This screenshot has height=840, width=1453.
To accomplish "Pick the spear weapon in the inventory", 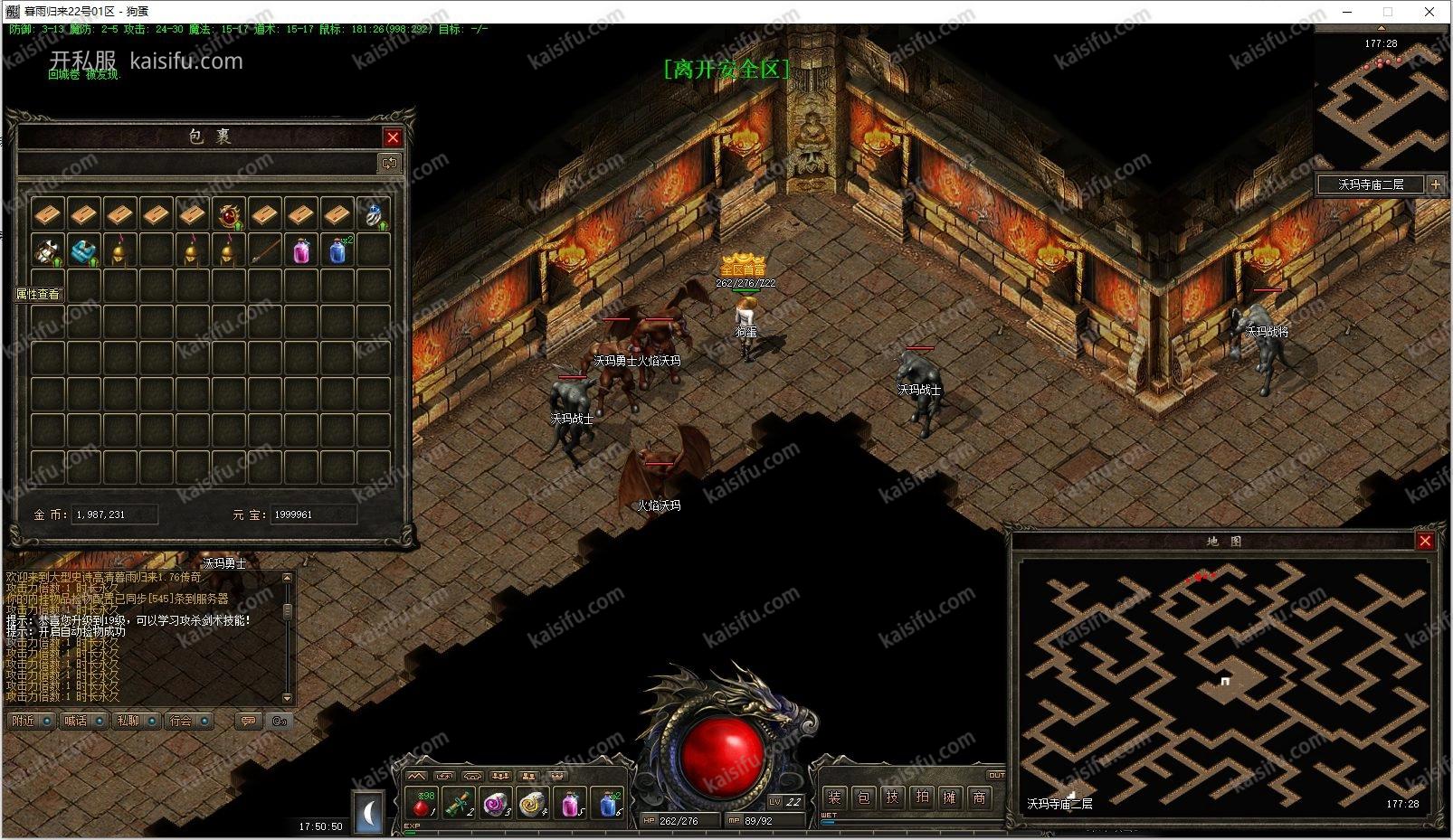I will (x=265, y=250).
